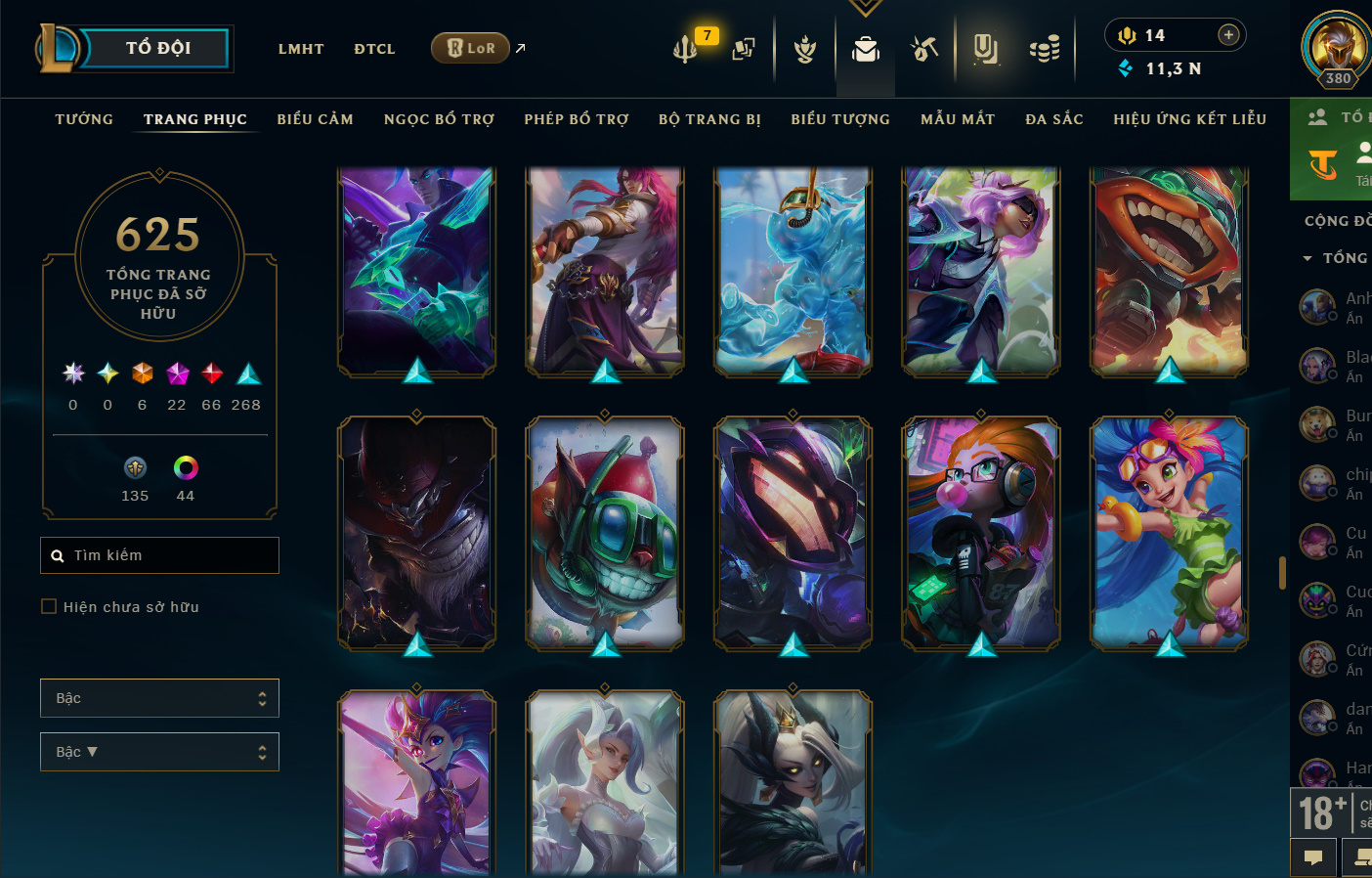
Task: Click the TỔ ĐỘI play button
Action: [156, 48]
